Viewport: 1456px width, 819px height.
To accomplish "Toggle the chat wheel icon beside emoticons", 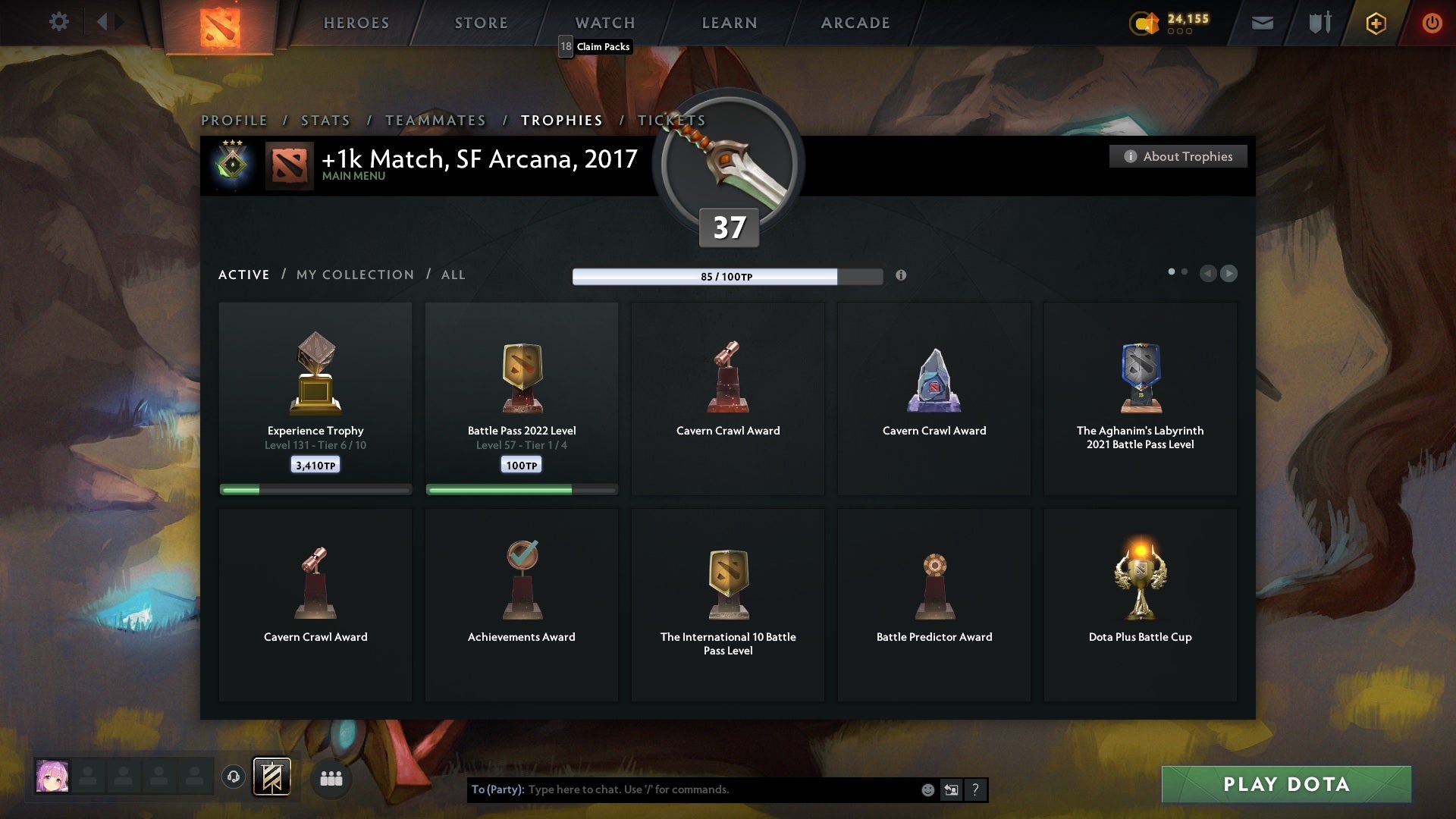I will click(x=952, y=789).
